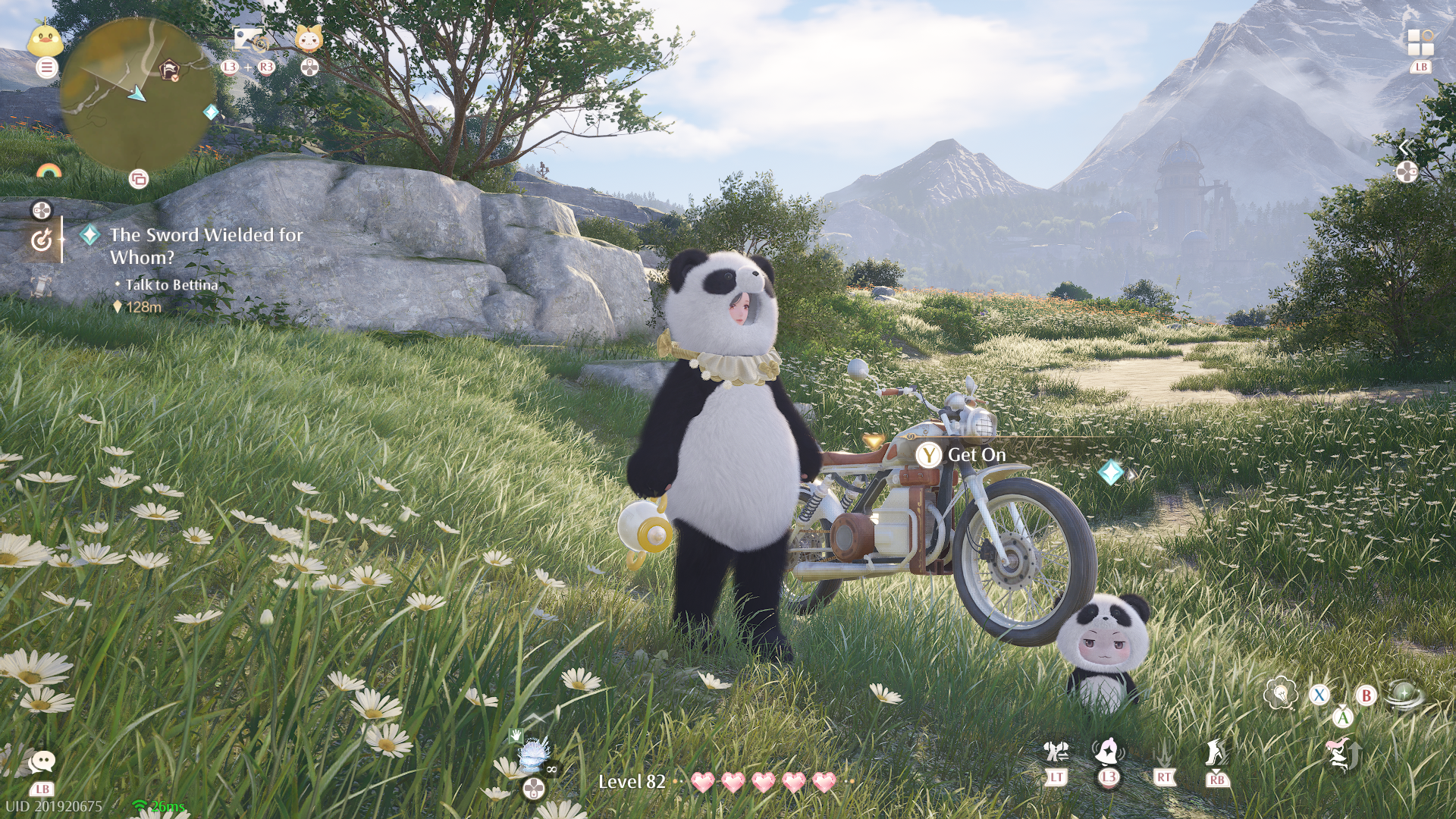Select the quest target tracking icon
The height and width of the screenshot is (819, 1456).
[x=42, y=240]
